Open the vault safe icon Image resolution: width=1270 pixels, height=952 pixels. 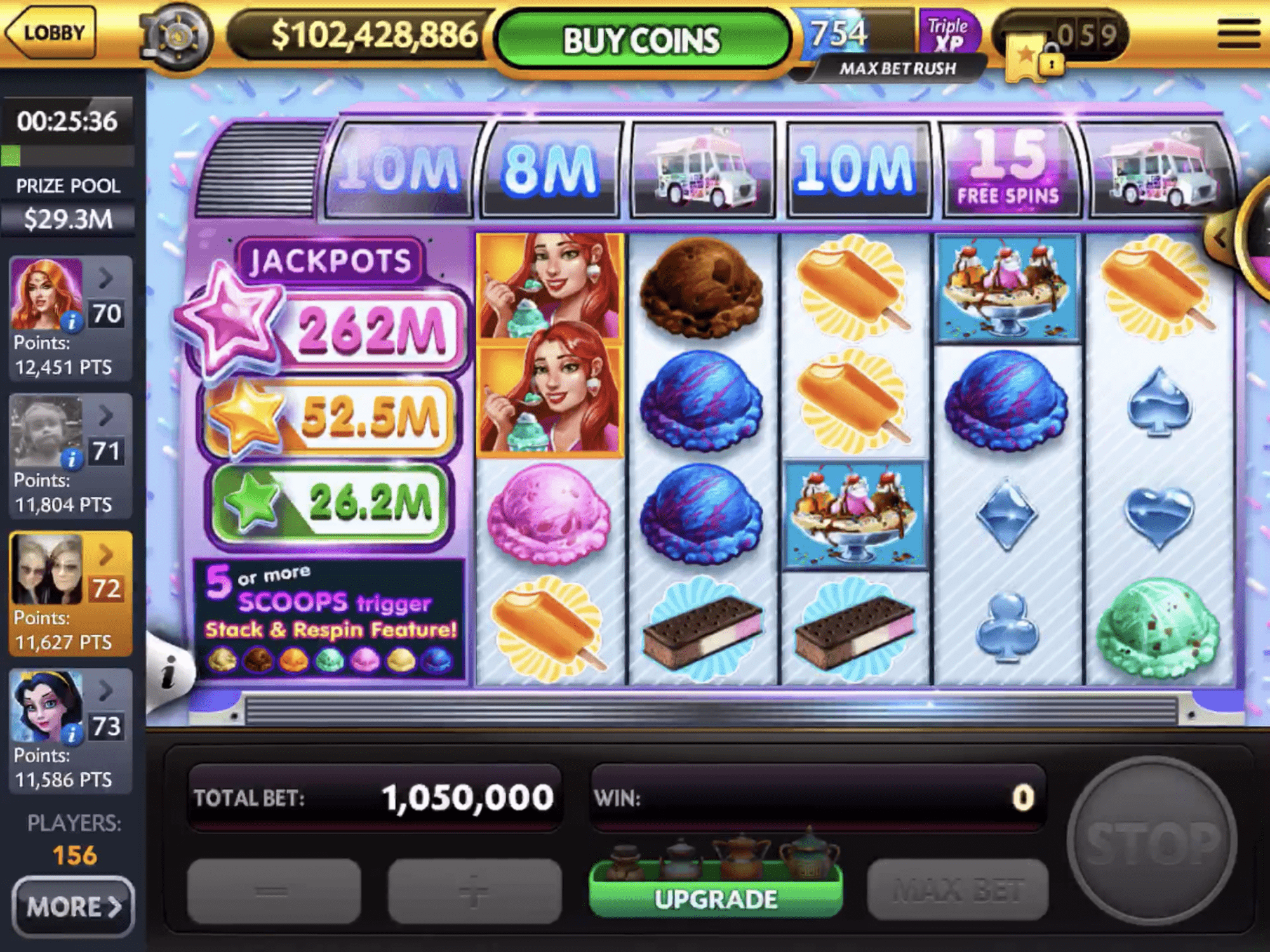coord(177,37)
